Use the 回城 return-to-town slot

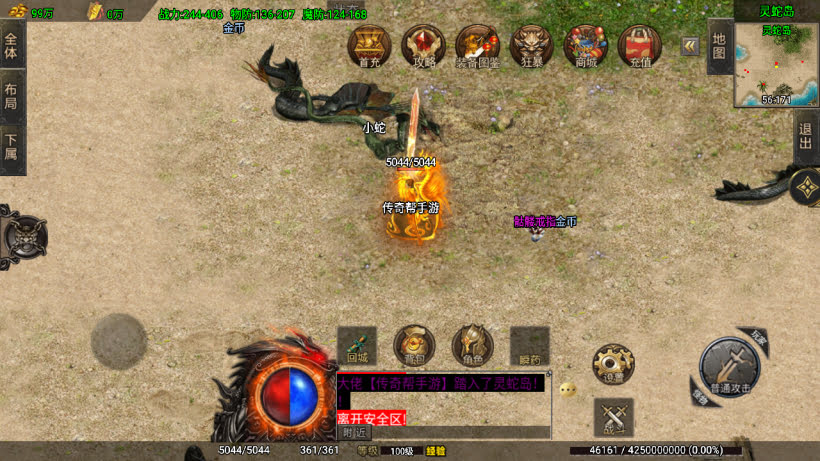pyautogui.click(x=357, y=345)
